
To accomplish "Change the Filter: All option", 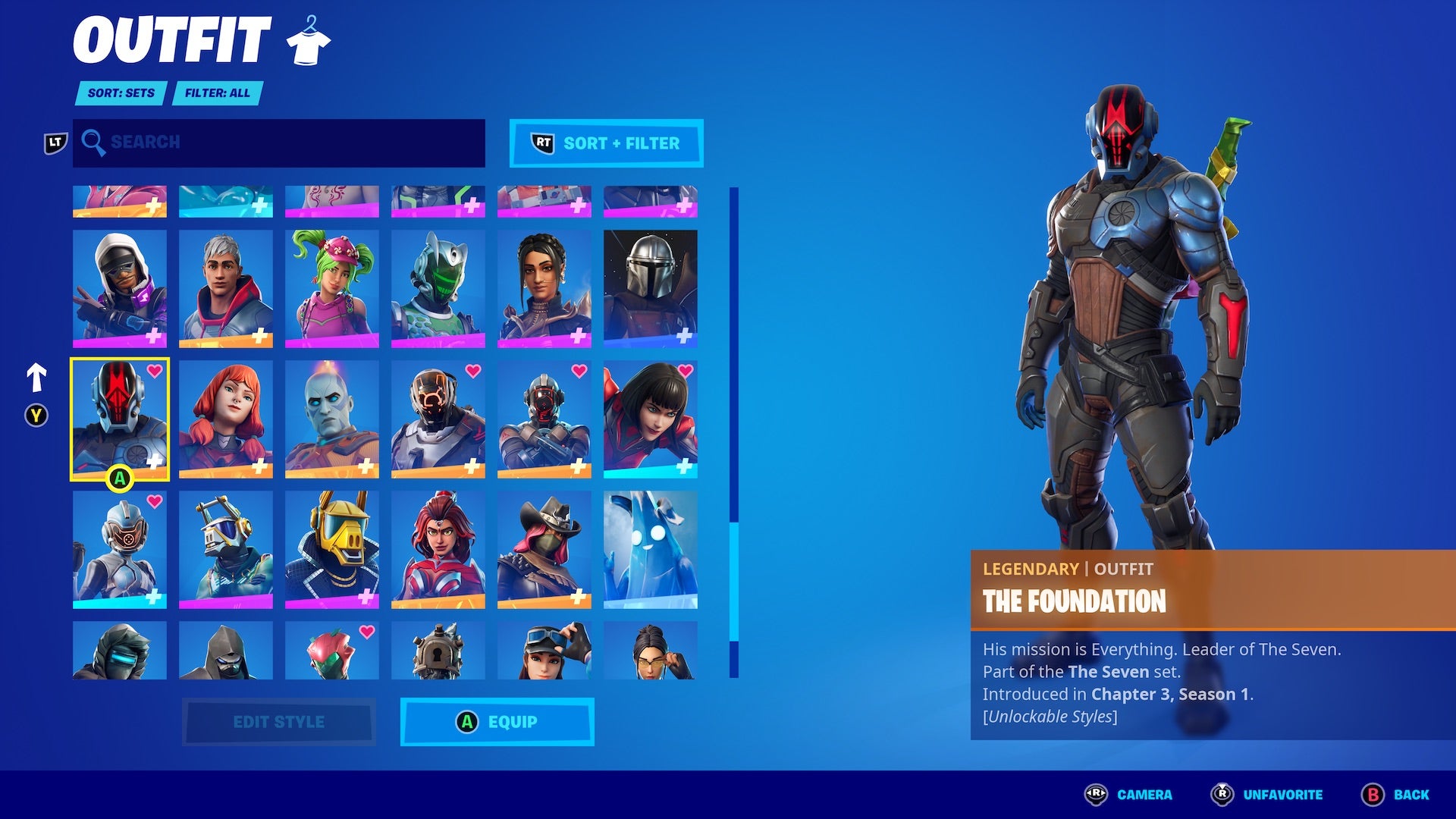I will 217,93.
